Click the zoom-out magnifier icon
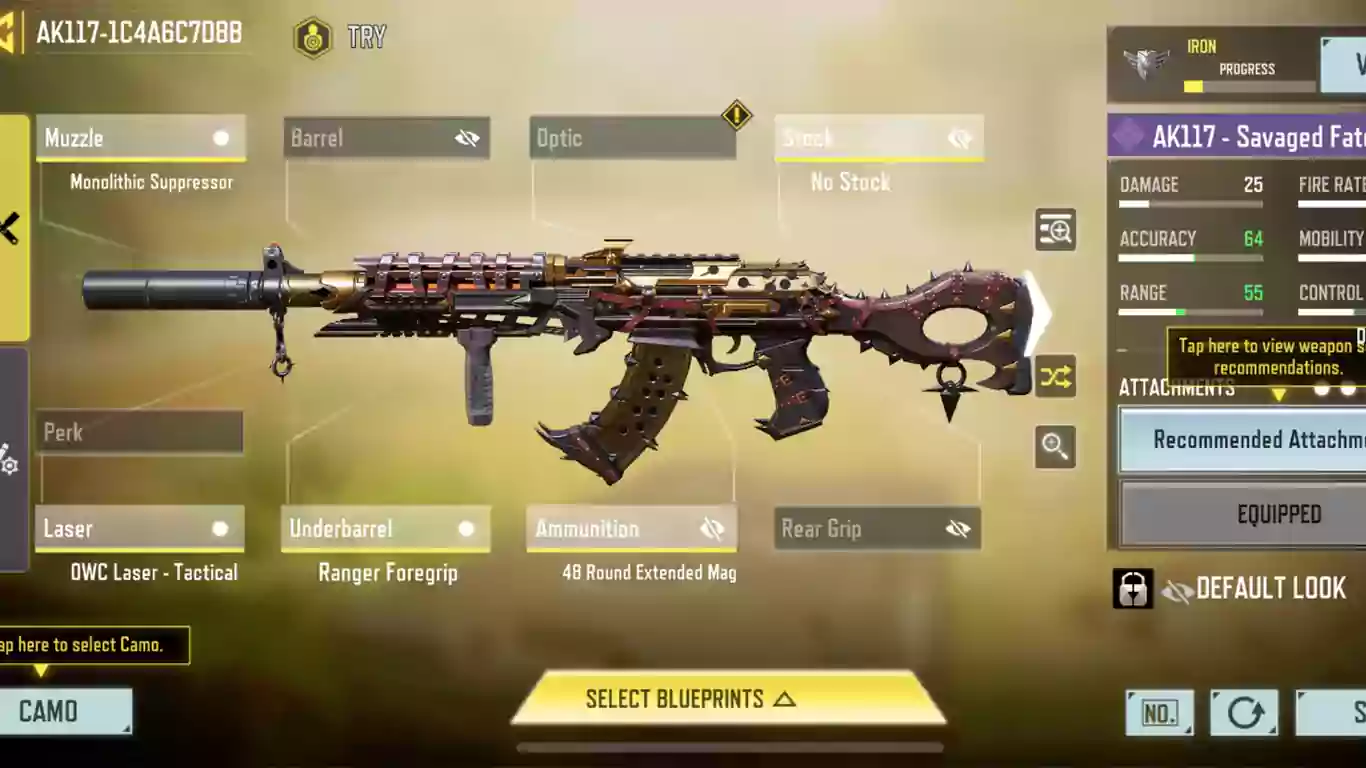The height and width of the screenshot is (768, 1366). pyautogui.click(x=1055, y=447)
